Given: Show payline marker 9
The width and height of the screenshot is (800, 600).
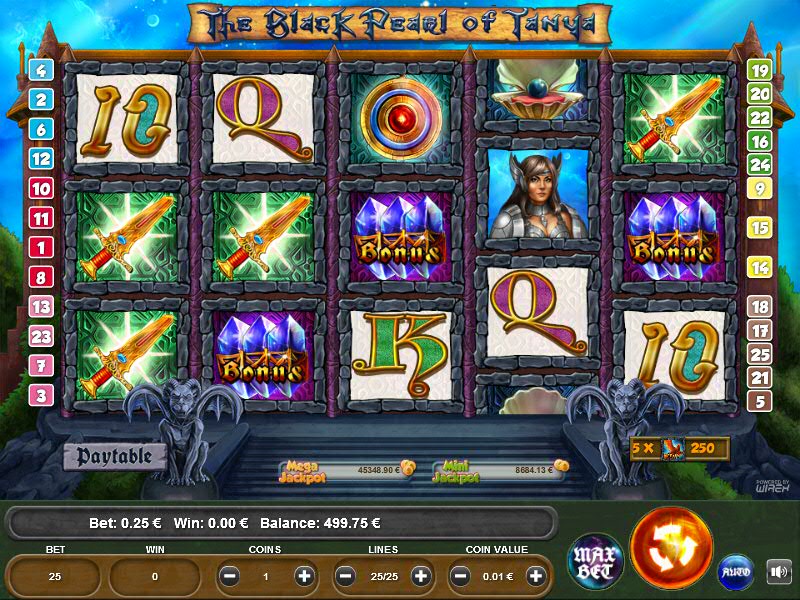Looking at the screenshot, I should (760, 188).
